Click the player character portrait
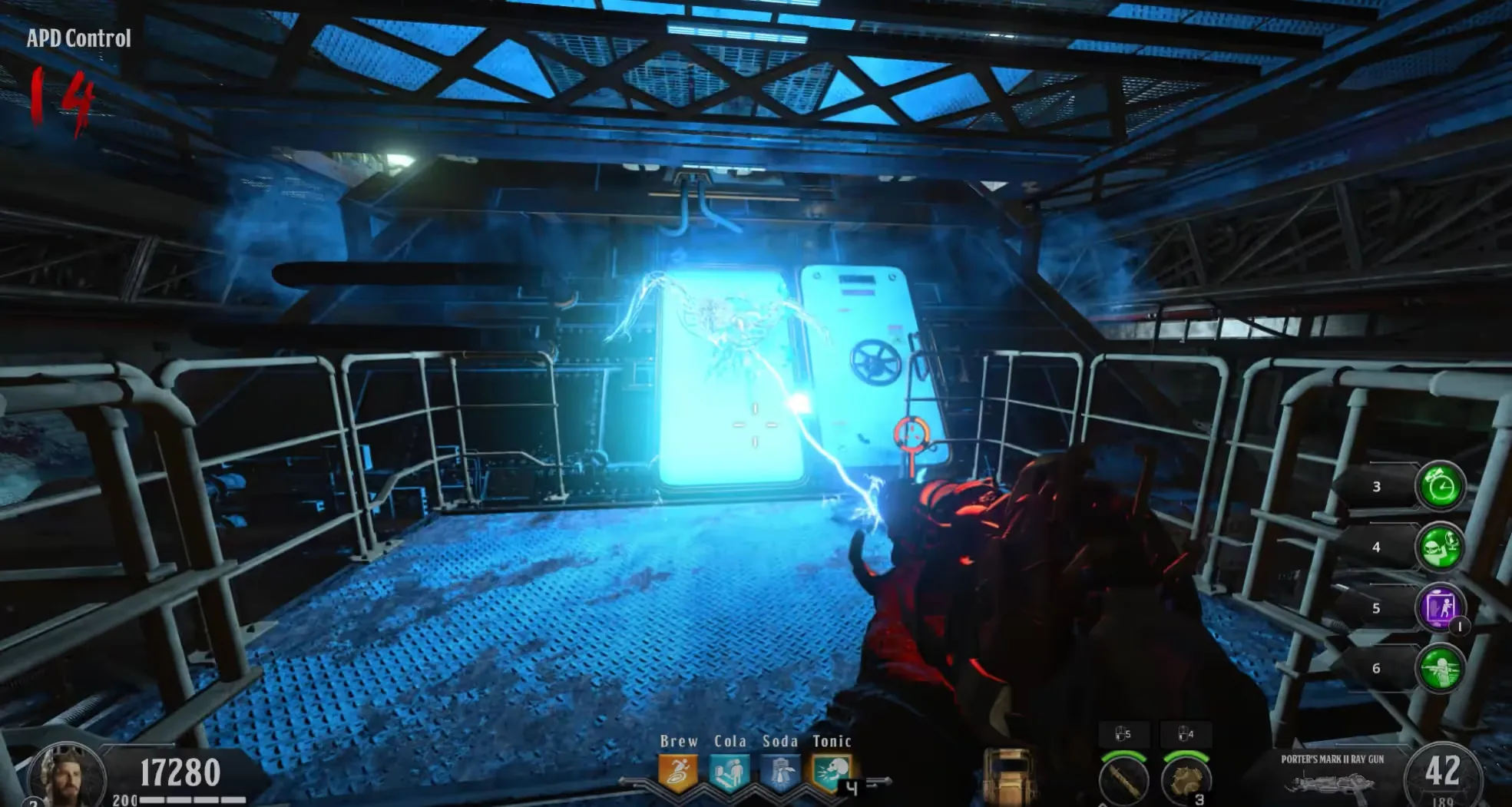This screenshot has width=1512, height=807. 66,776
